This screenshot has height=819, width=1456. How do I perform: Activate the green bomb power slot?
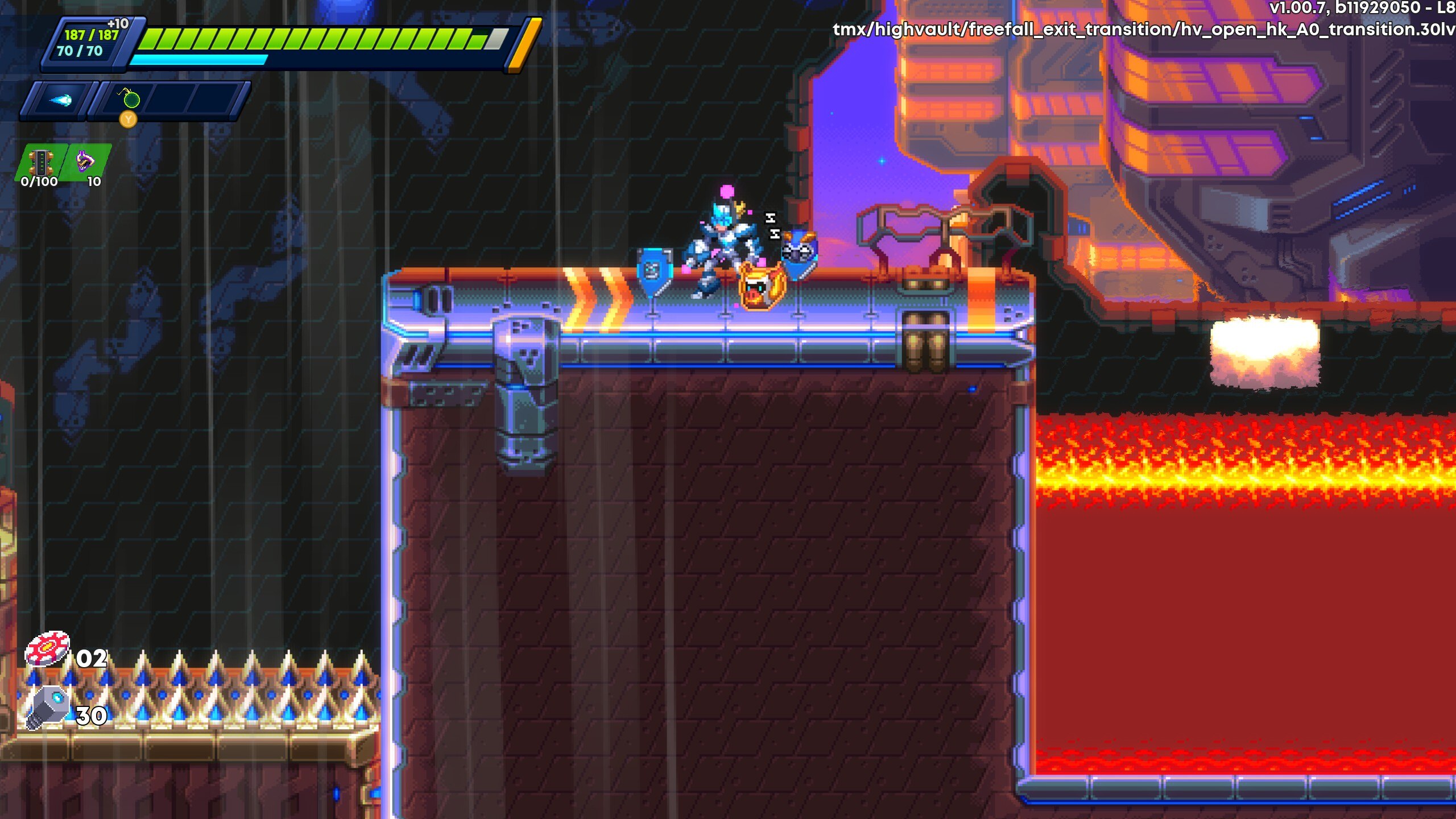point(131,100)
